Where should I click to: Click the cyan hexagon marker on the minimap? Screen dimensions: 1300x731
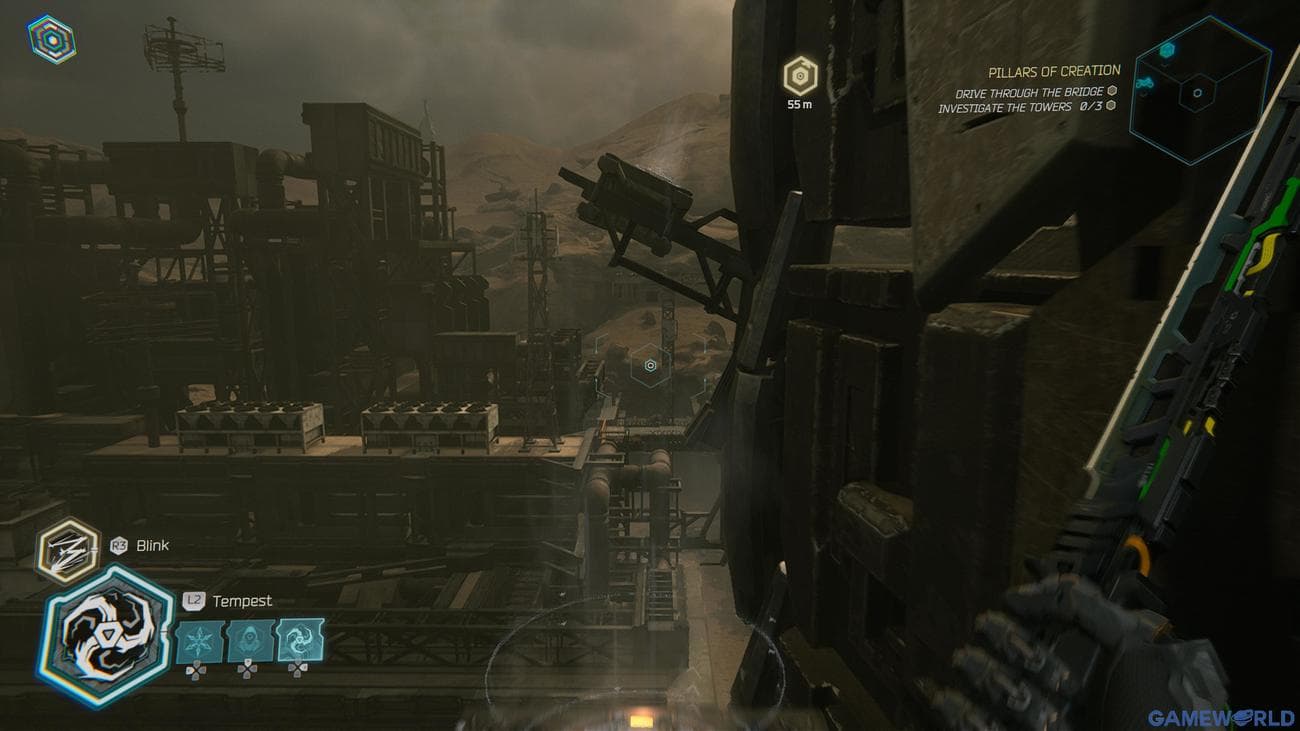tap(1166, 49)
